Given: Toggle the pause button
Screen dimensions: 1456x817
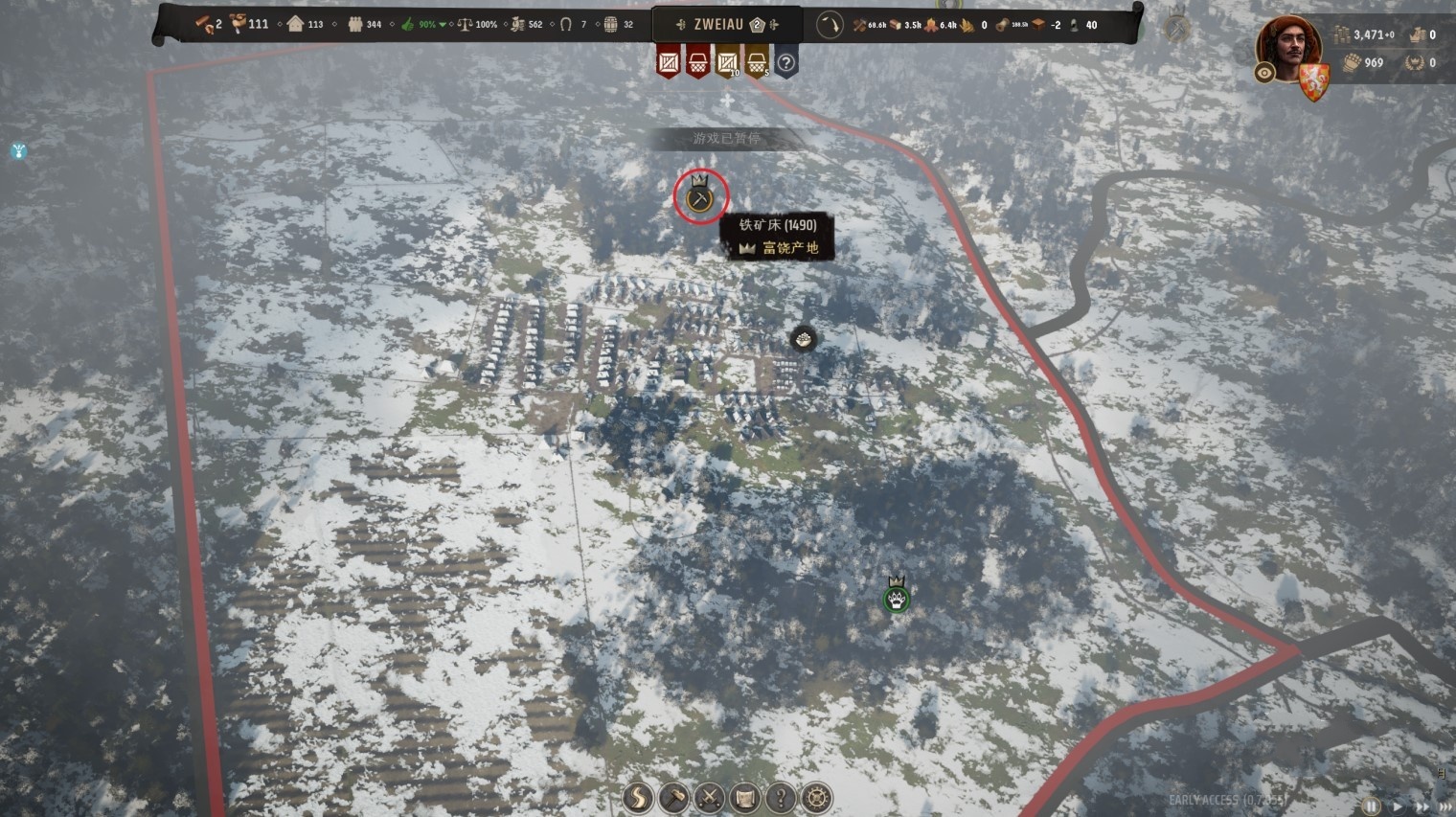Looking at the screenshot, I should point(1372,806).
